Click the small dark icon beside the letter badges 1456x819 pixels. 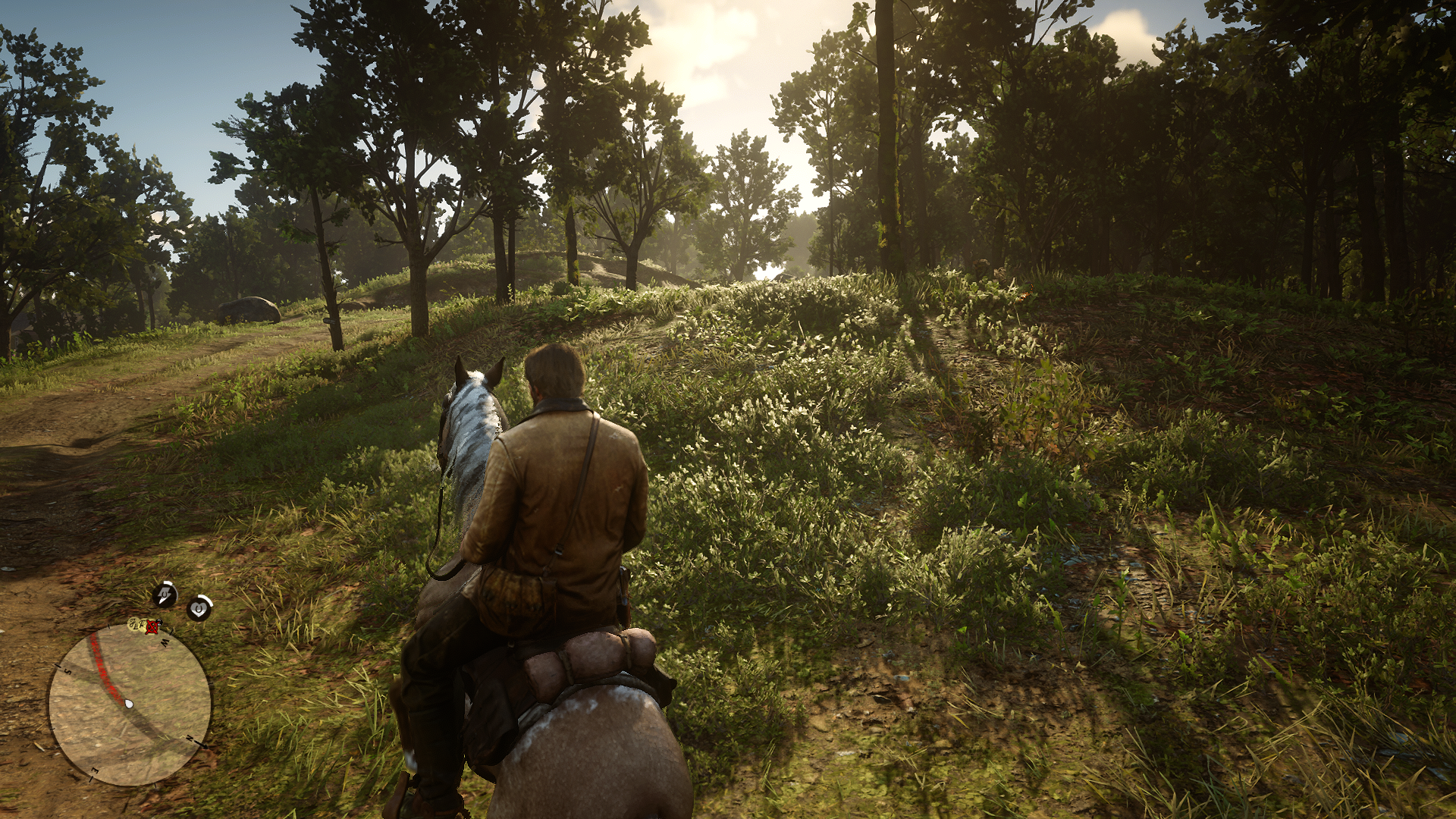pos(160,622)
